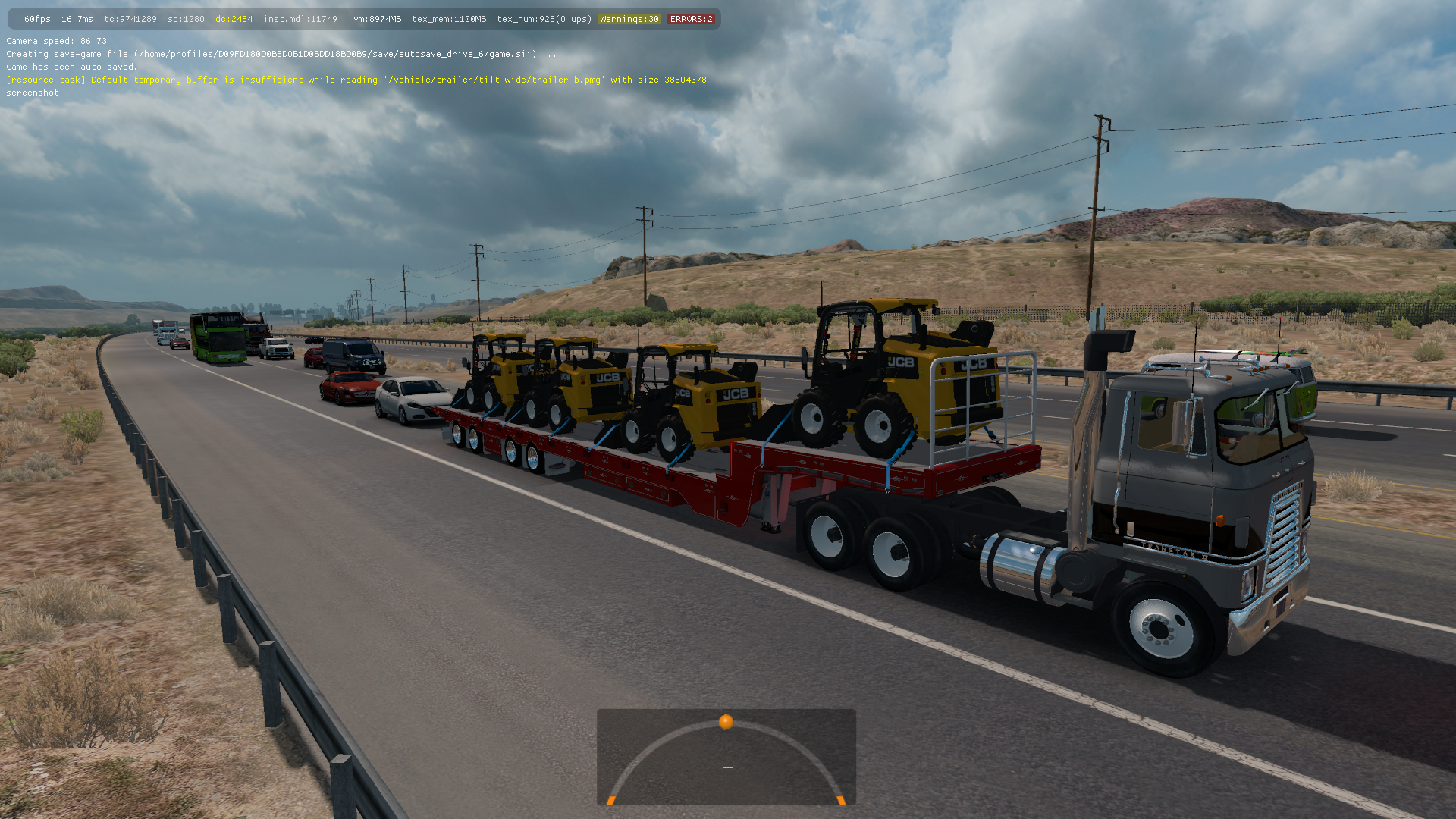Image resolution: width=1456 pixels, height=819 pixels.
Task: Select the tex_mem:1100MB texture memory readout
Action: pos(449,18)
